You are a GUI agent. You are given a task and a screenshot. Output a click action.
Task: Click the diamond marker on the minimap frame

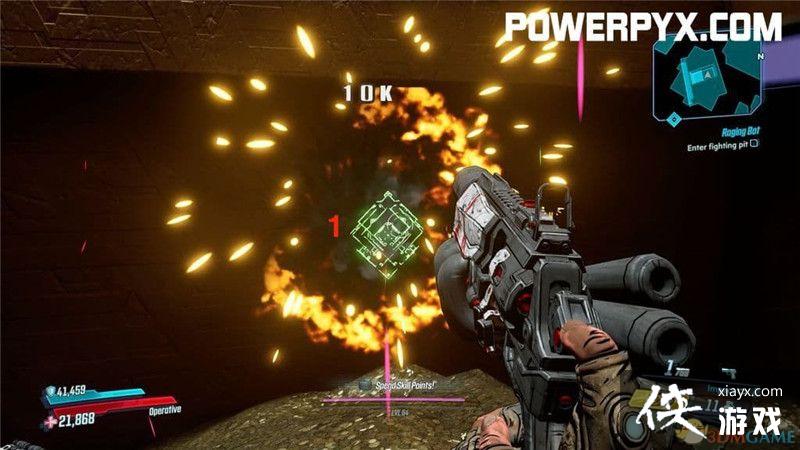(x=676, y=118)
